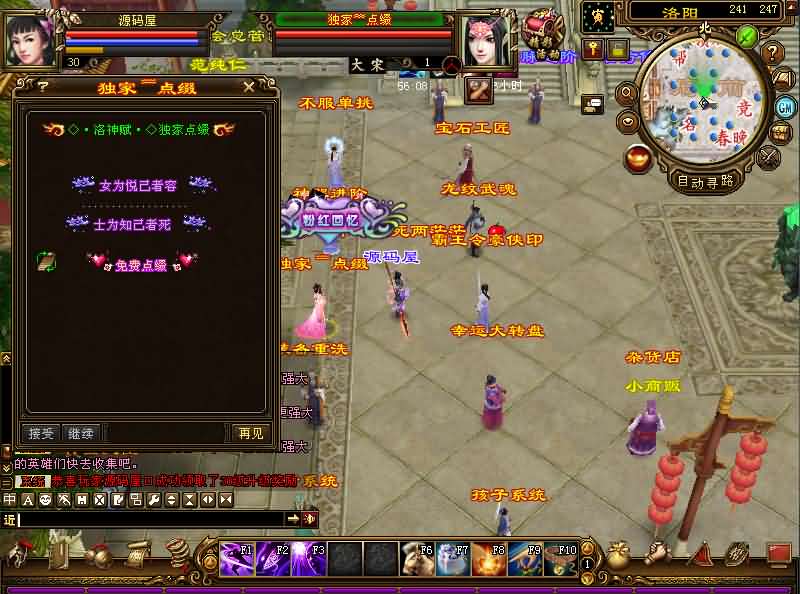Viewport: 800px width, 594px height.
Task: Choose the 继续 (Continue) dialogue button
Action: pyautogui.click(x=81, y=433)
